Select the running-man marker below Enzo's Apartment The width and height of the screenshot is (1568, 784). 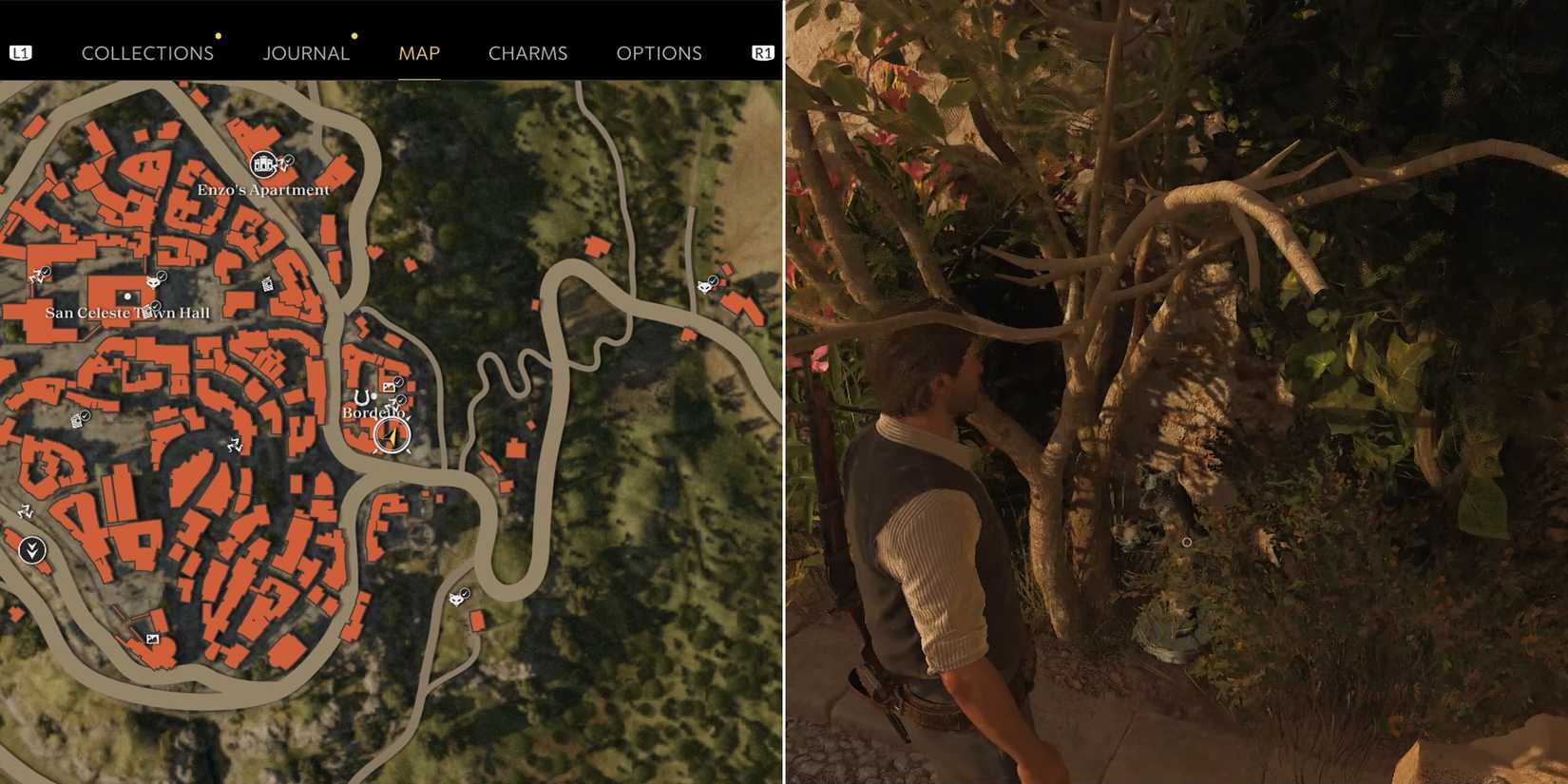235,442
